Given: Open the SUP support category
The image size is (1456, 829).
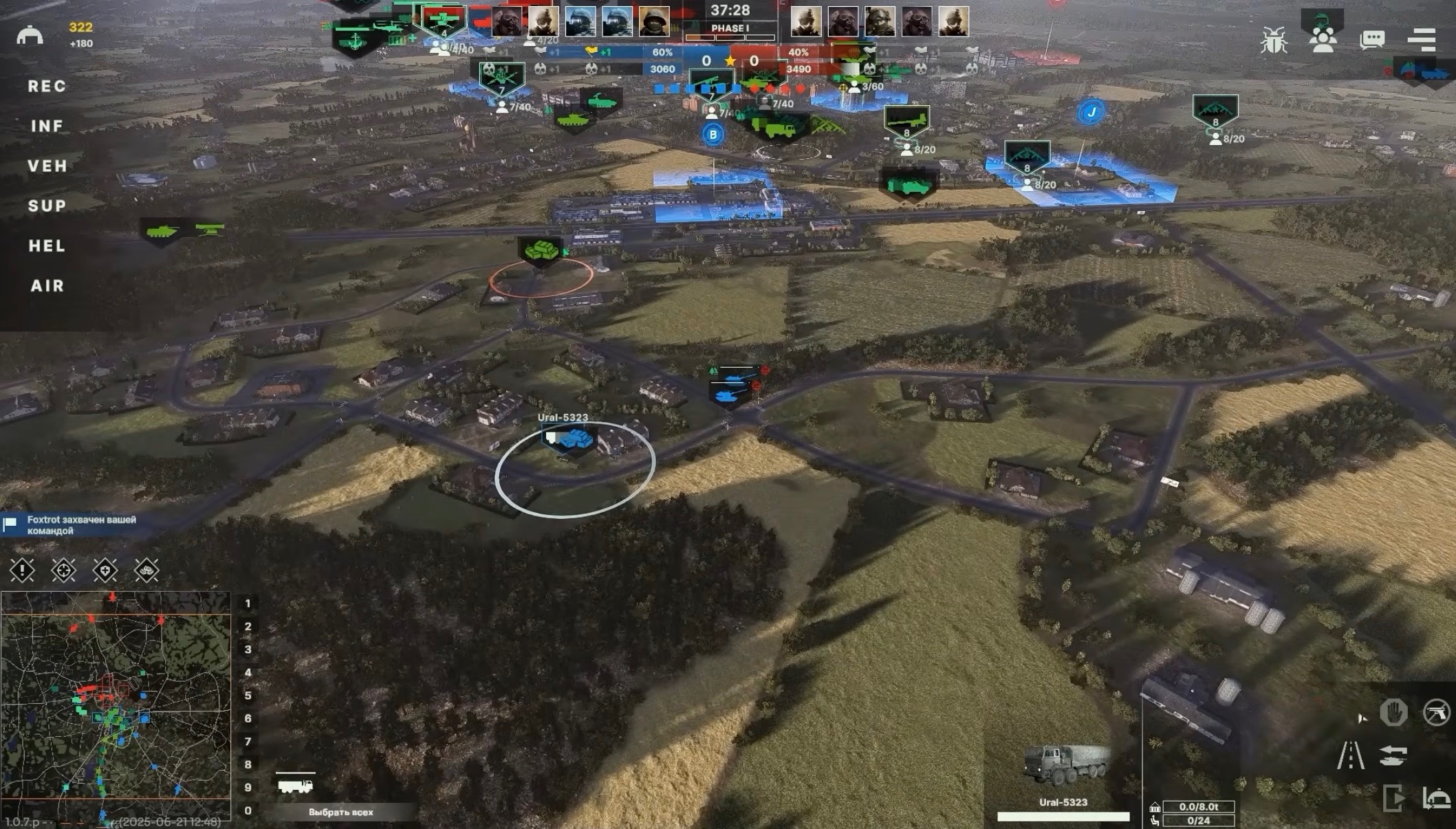Looking at the screenshot, I should [x=47, y=206].
